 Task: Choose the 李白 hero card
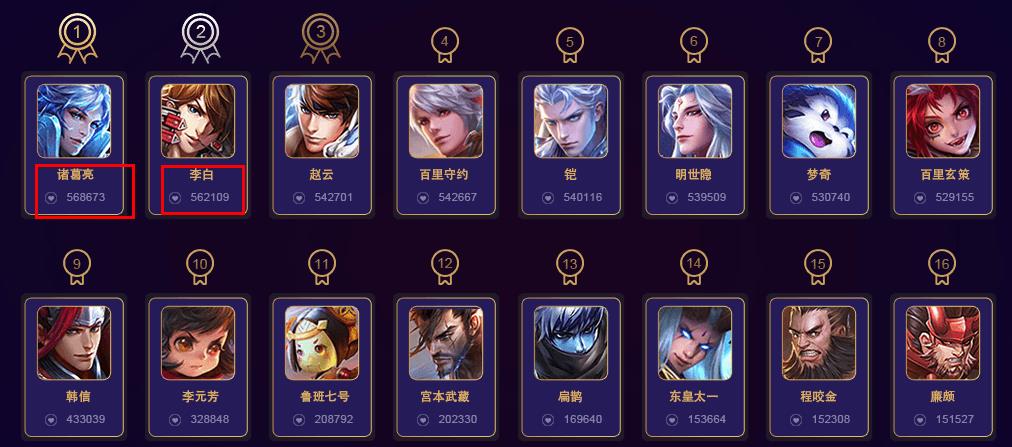coord(198,122)
